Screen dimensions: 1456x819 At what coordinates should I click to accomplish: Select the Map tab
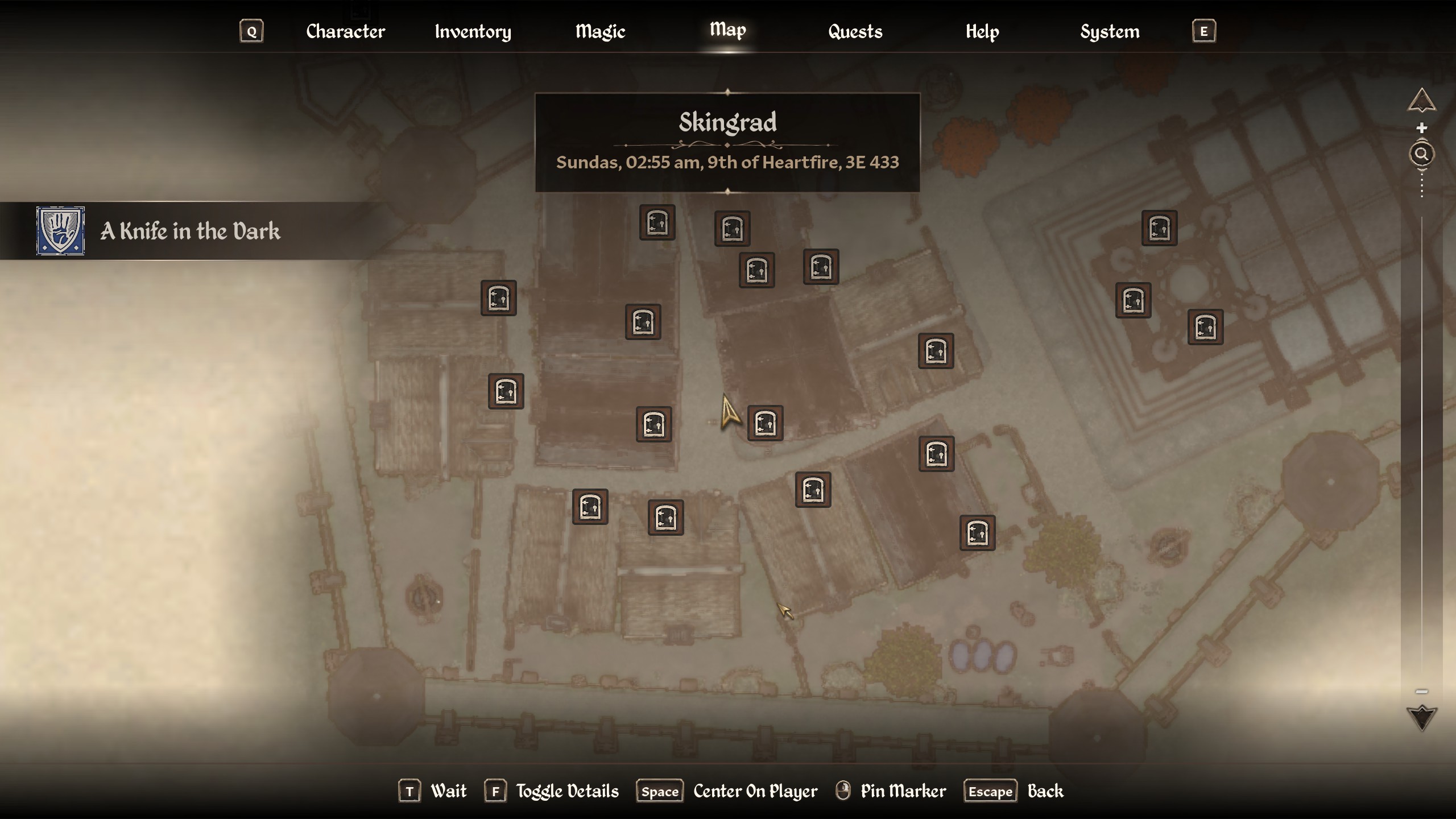click(727, 30)
